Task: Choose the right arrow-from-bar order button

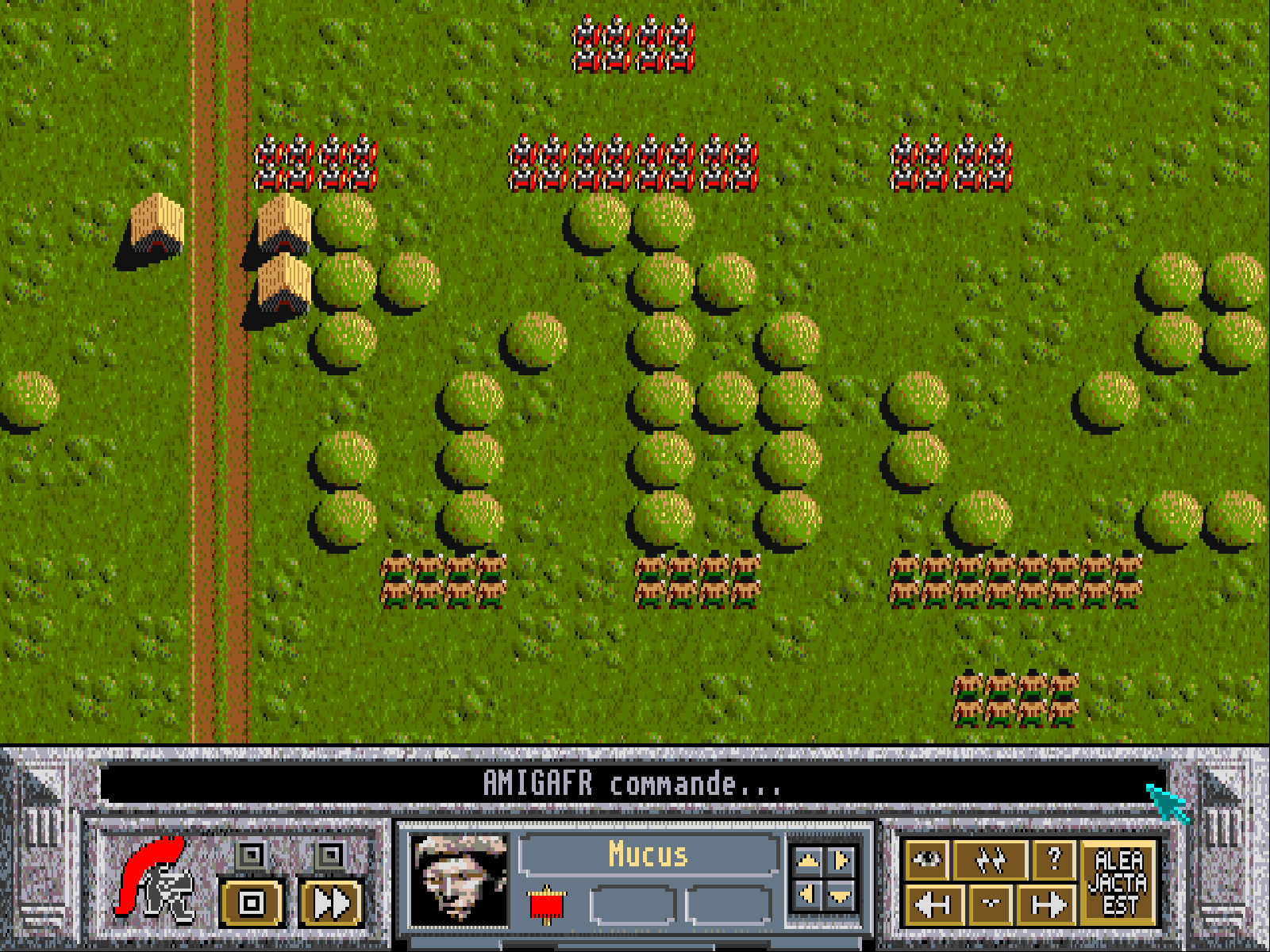Action: 1048,904
